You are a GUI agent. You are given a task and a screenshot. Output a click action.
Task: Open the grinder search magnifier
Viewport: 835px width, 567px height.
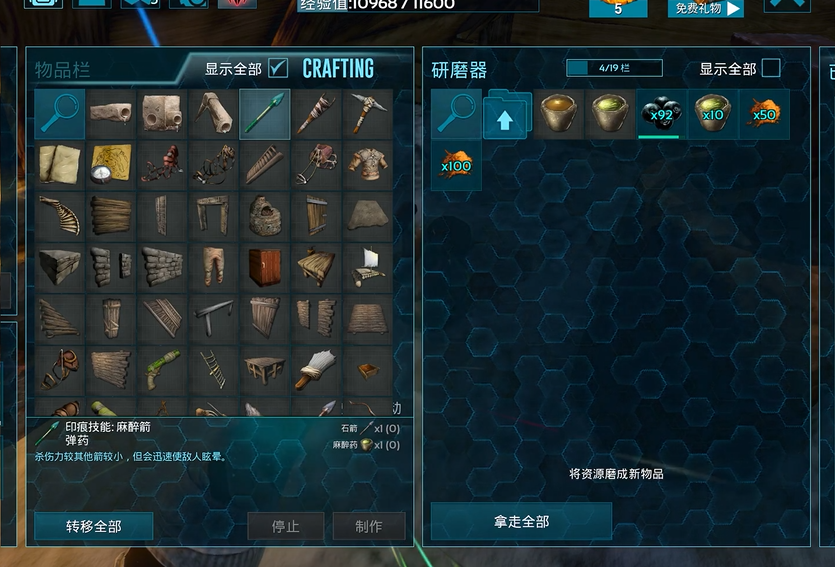coord(456,114)
